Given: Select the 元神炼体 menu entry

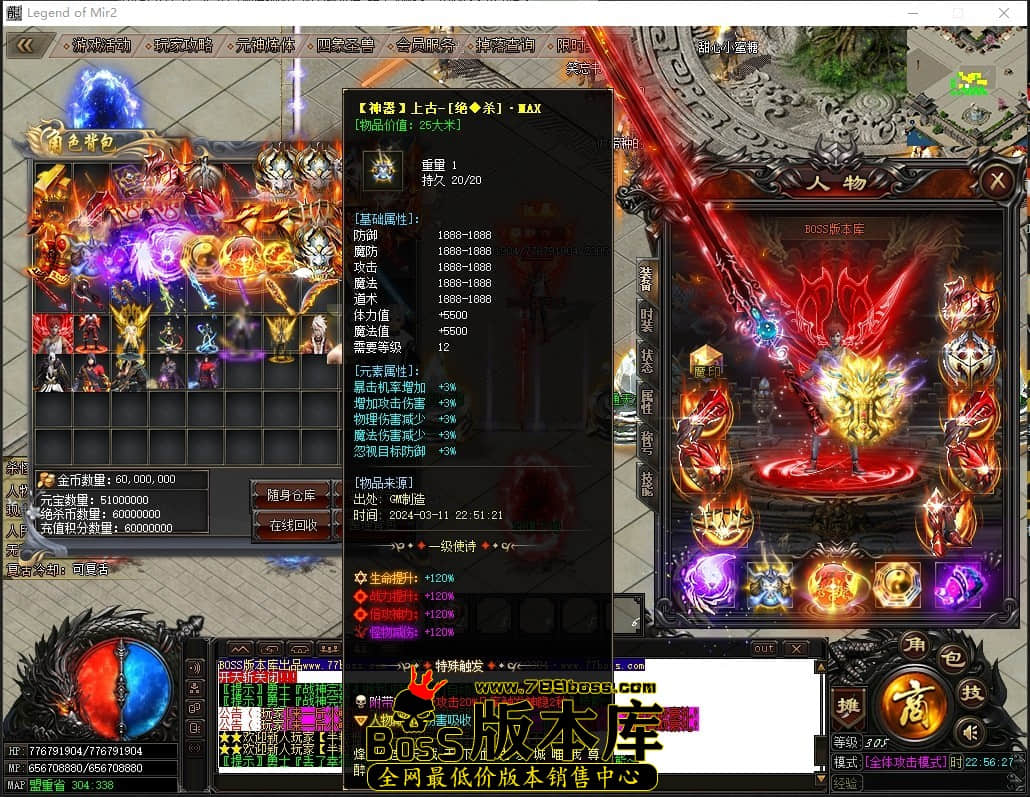Looking at the screenshot, I should [265, 45].
